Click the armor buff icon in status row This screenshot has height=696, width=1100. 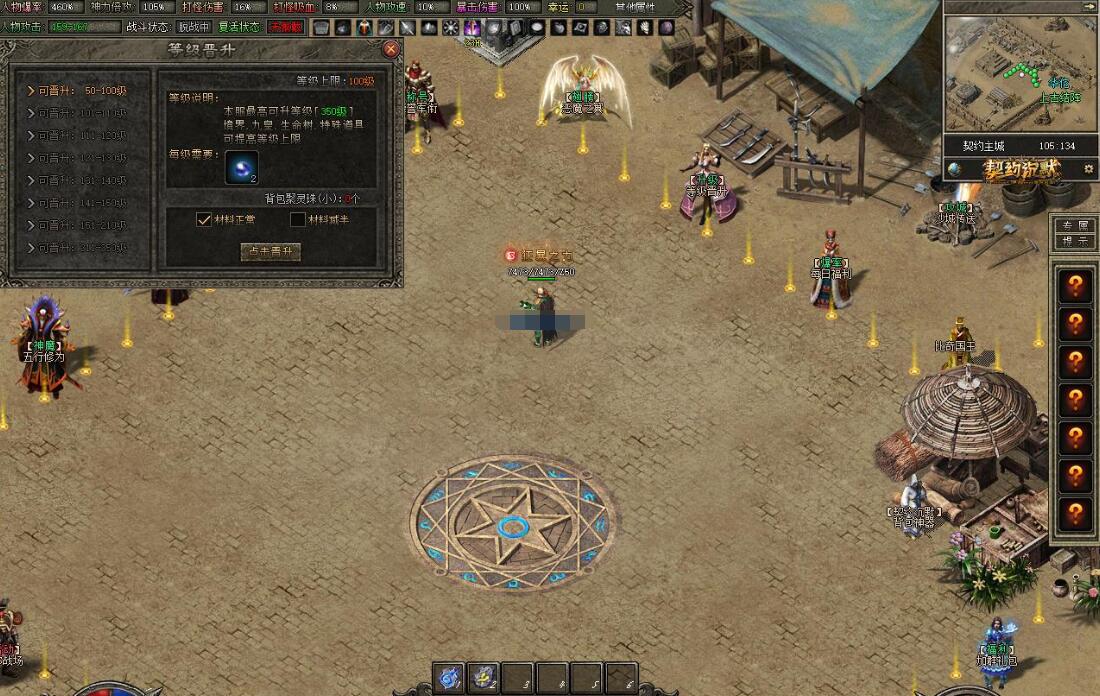click(321, 27)
